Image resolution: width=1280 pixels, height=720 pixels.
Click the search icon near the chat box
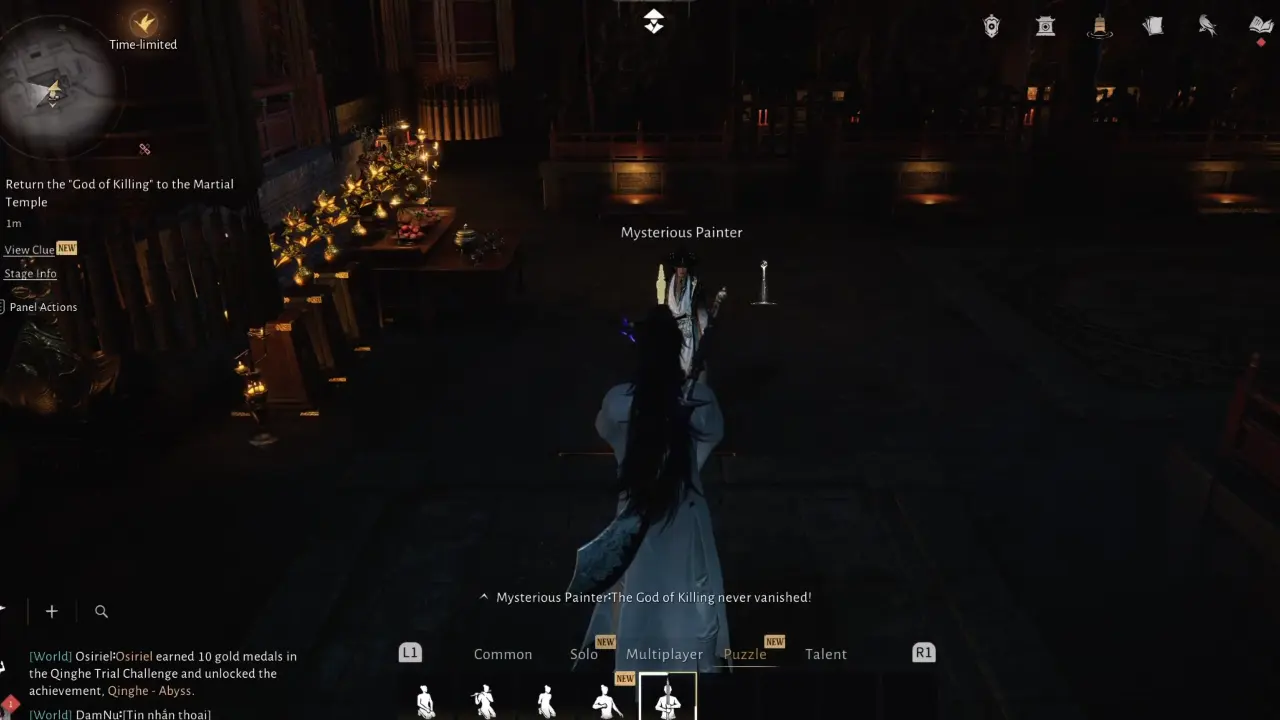click(x=101, y=611)
